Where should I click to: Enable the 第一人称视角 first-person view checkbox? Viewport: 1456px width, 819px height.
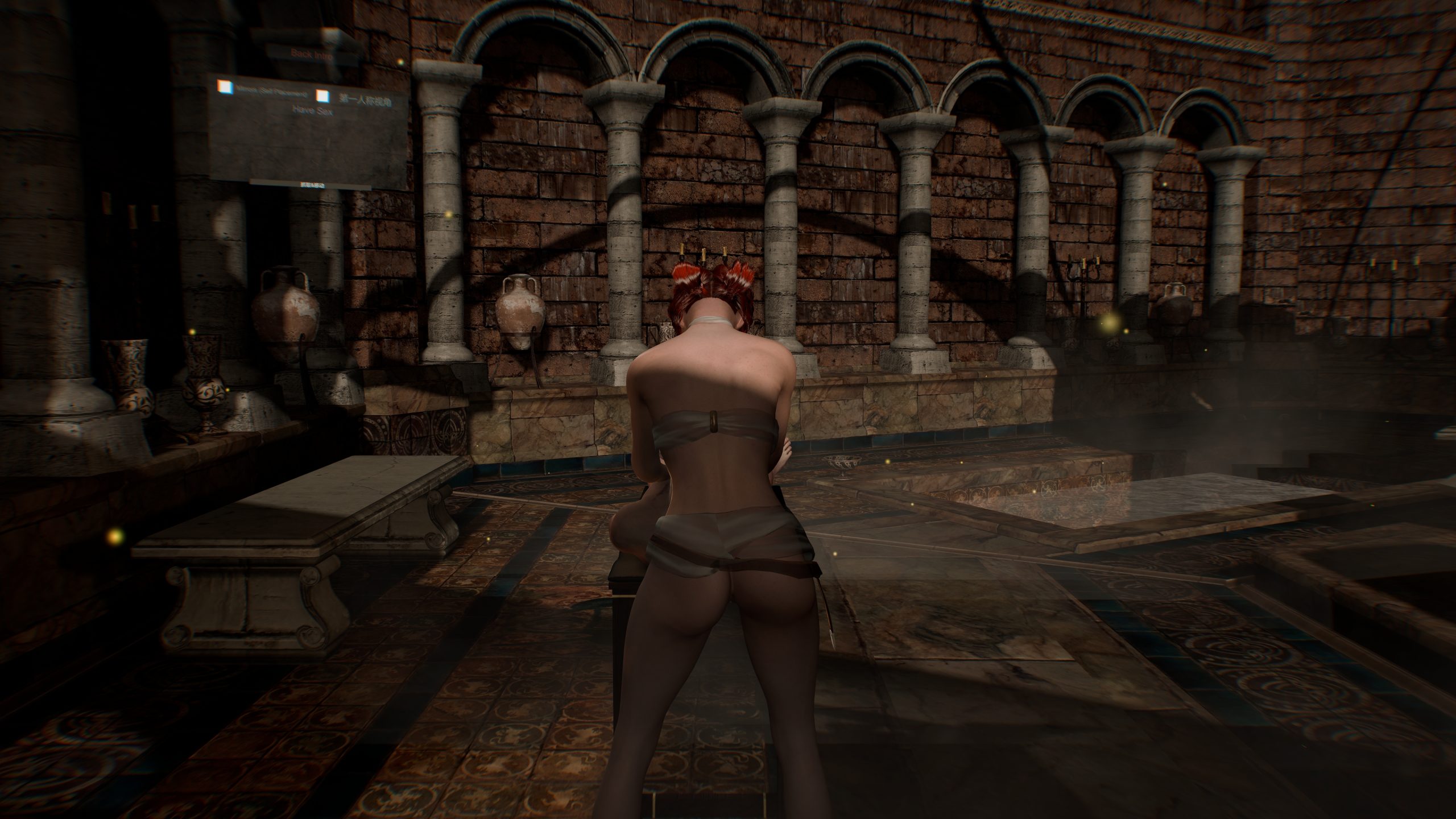323,97
